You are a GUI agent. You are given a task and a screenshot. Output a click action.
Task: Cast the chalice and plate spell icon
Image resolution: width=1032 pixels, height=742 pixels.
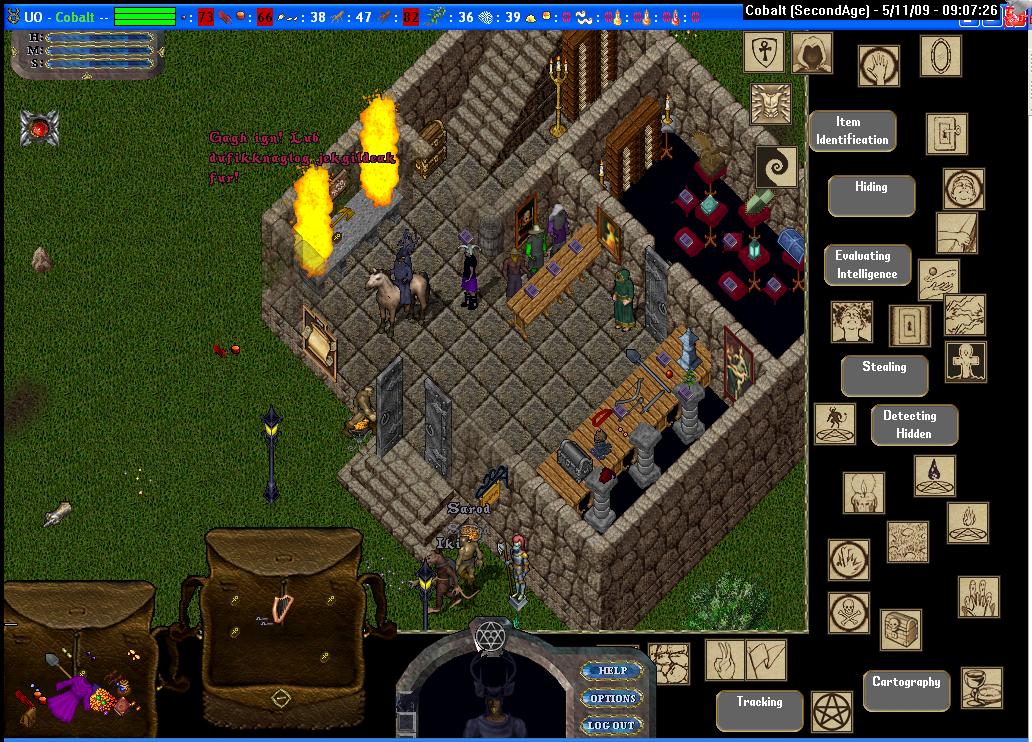pyautogui.click(x=981, y=687)
